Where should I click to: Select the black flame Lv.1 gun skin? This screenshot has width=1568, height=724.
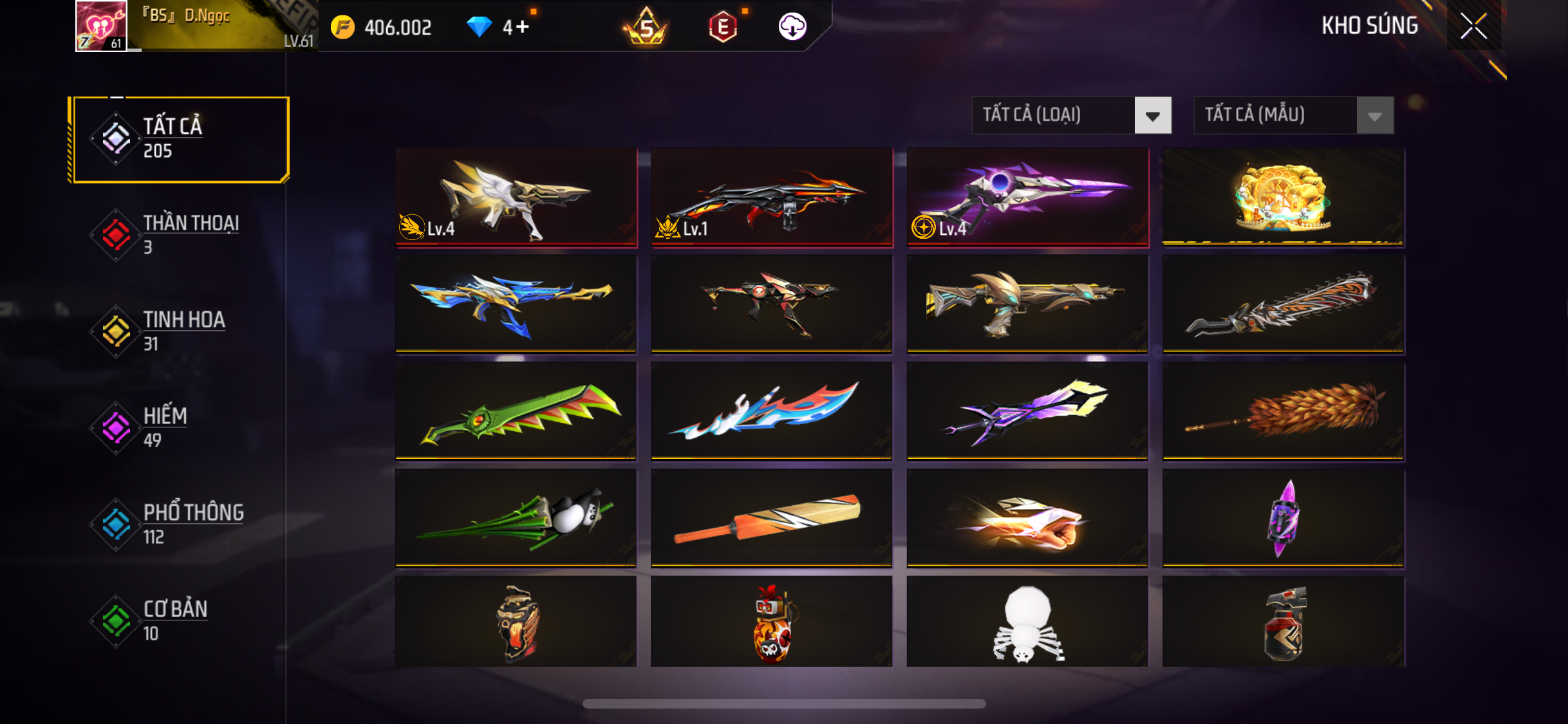(x=772, y=197)
